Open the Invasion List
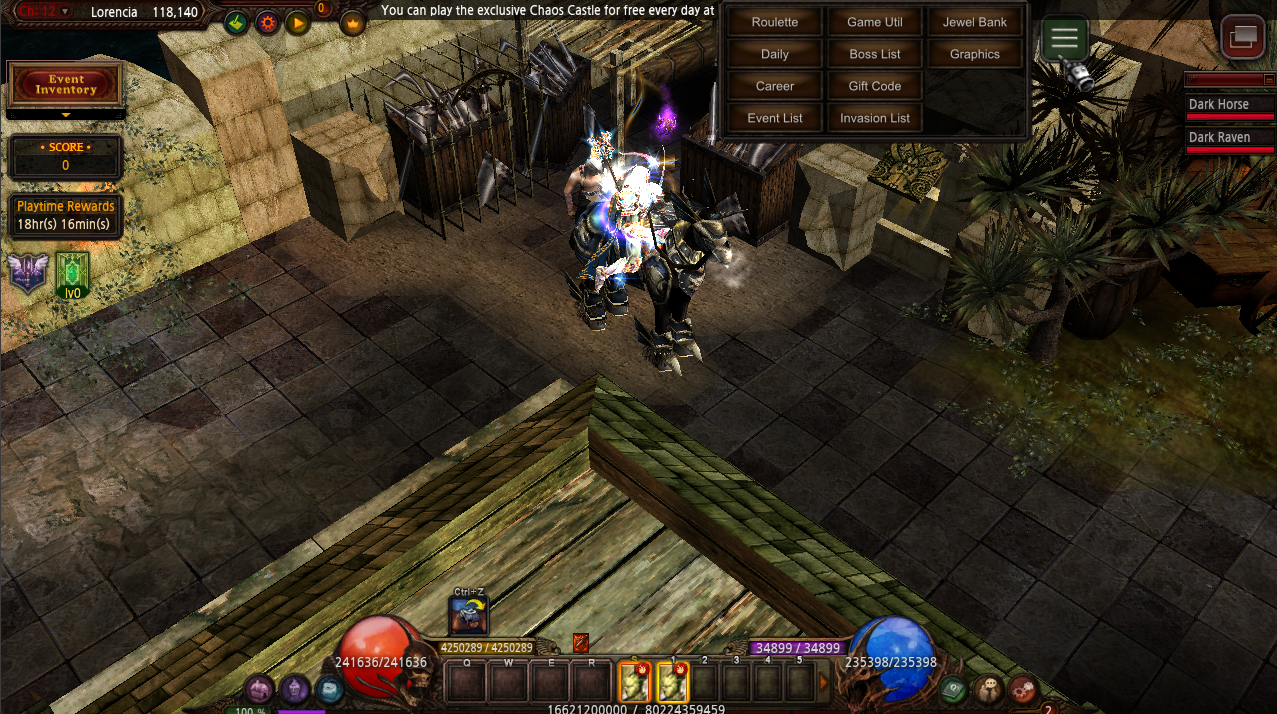The width and height of the screenshot is (1277, 714). [x=875, y=118]
